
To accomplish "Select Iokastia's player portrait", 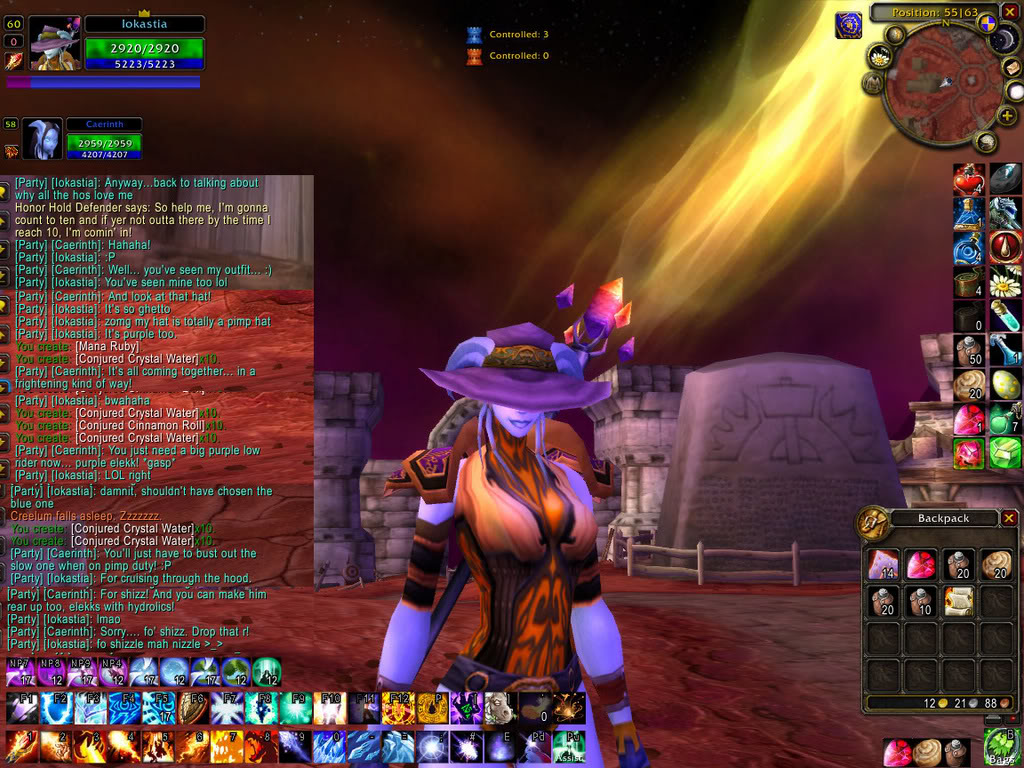I will coord(54,45).
